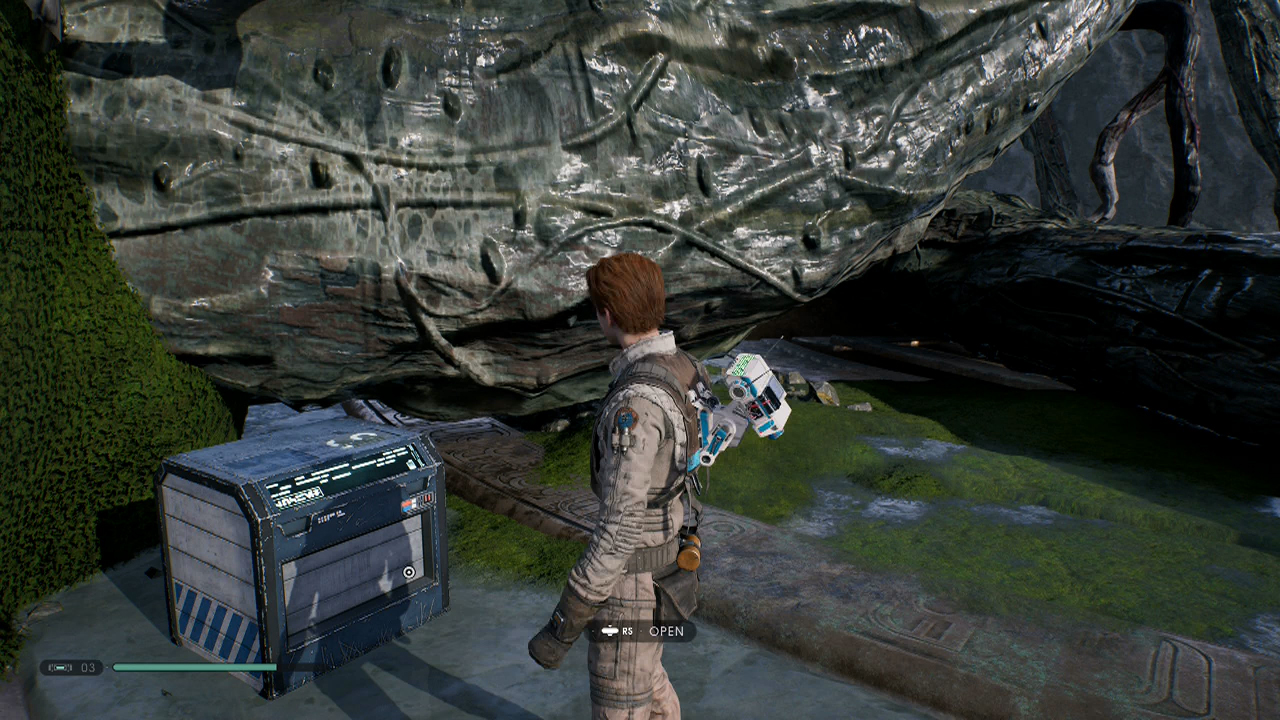Click the badge on Cal's shoulder strap
Image resolution: width=1280 pixels, height=720 pixels.
pos(626,420)
